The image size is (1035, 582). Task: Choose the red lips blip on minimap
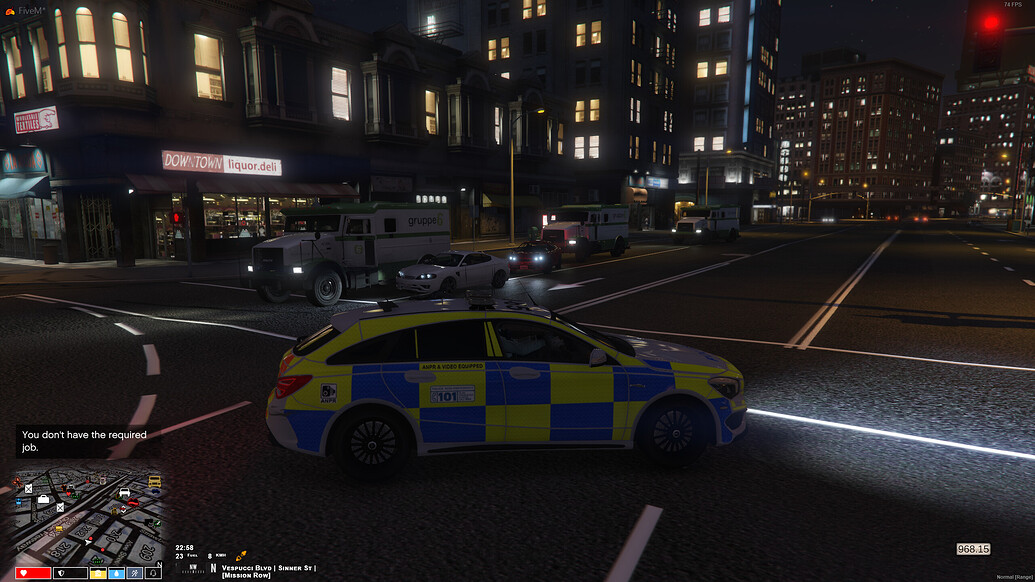(x=133, y=502)
